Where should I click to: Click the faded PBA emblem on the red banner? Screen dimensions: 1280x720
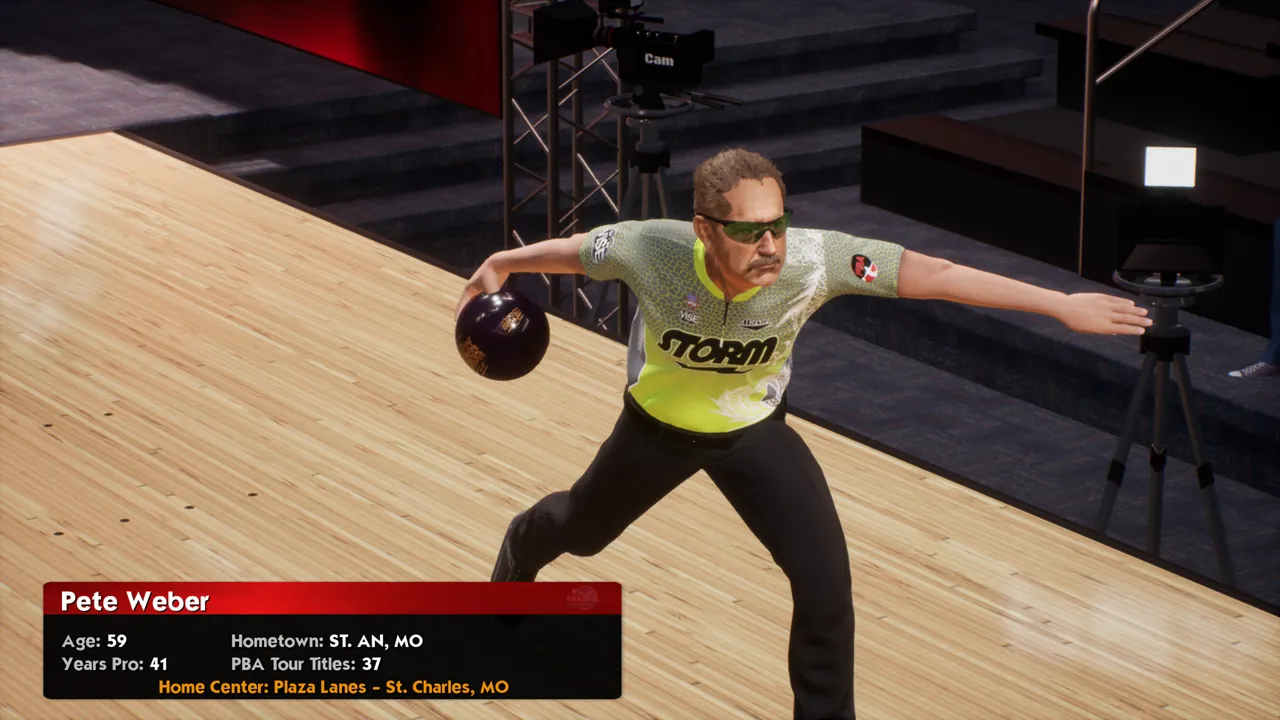click(x=582, y=598)
